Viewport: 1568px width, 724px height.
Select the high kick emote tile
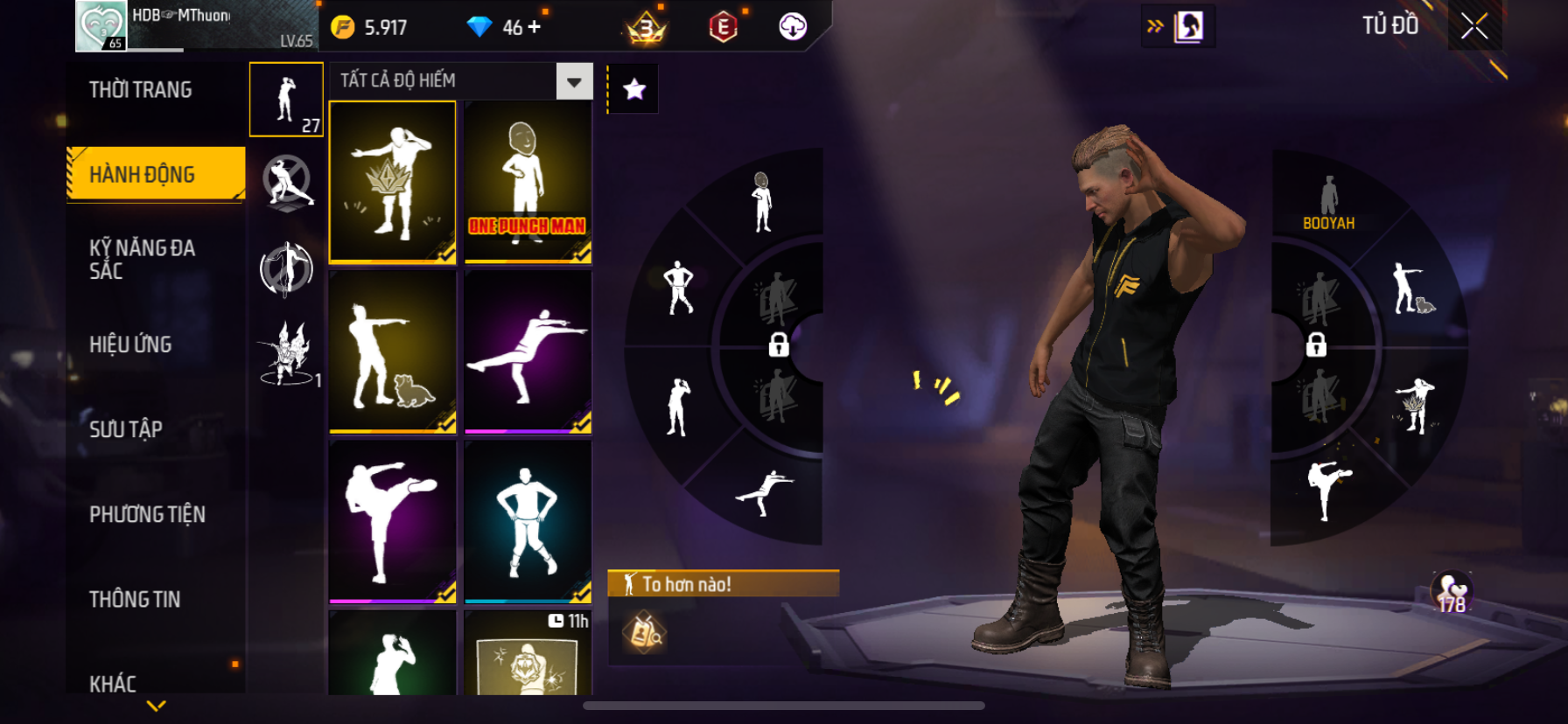coord(393,521)
